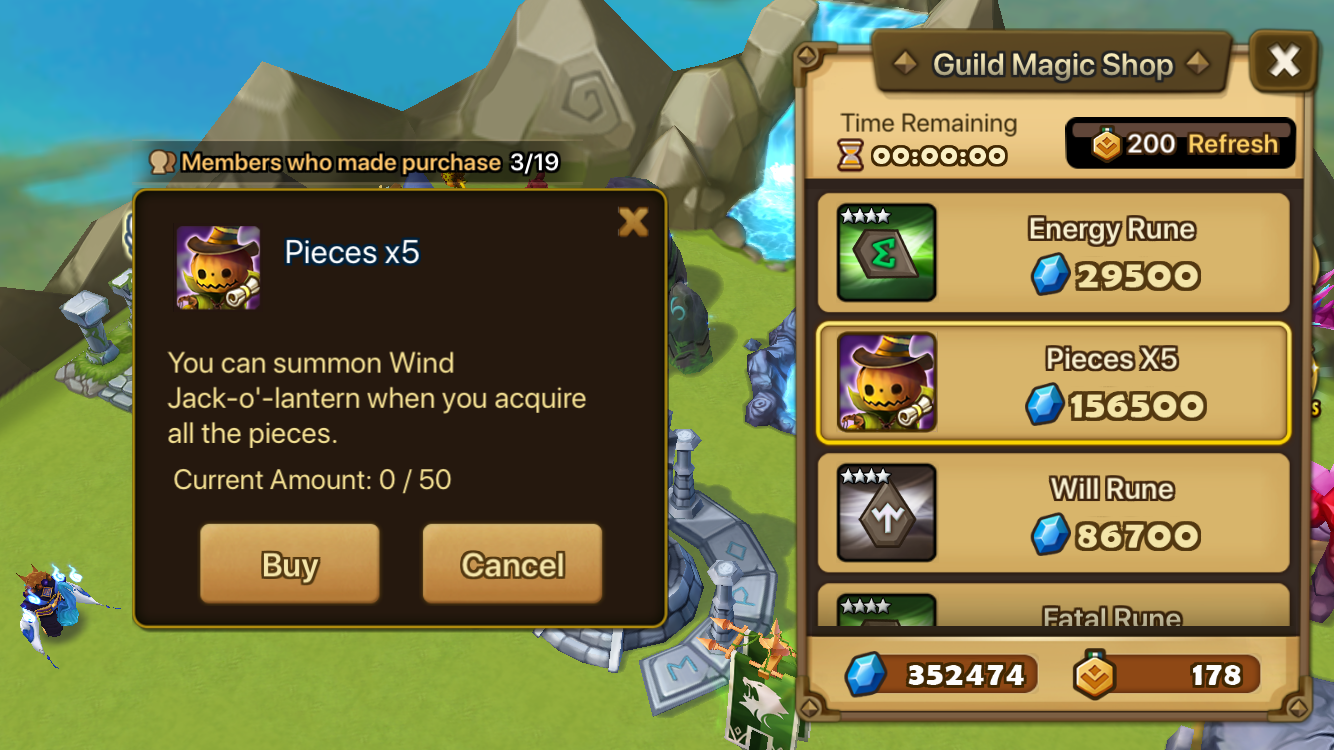Close the Pieces x5 popup

pyautogui.click(x=633, y=221)
